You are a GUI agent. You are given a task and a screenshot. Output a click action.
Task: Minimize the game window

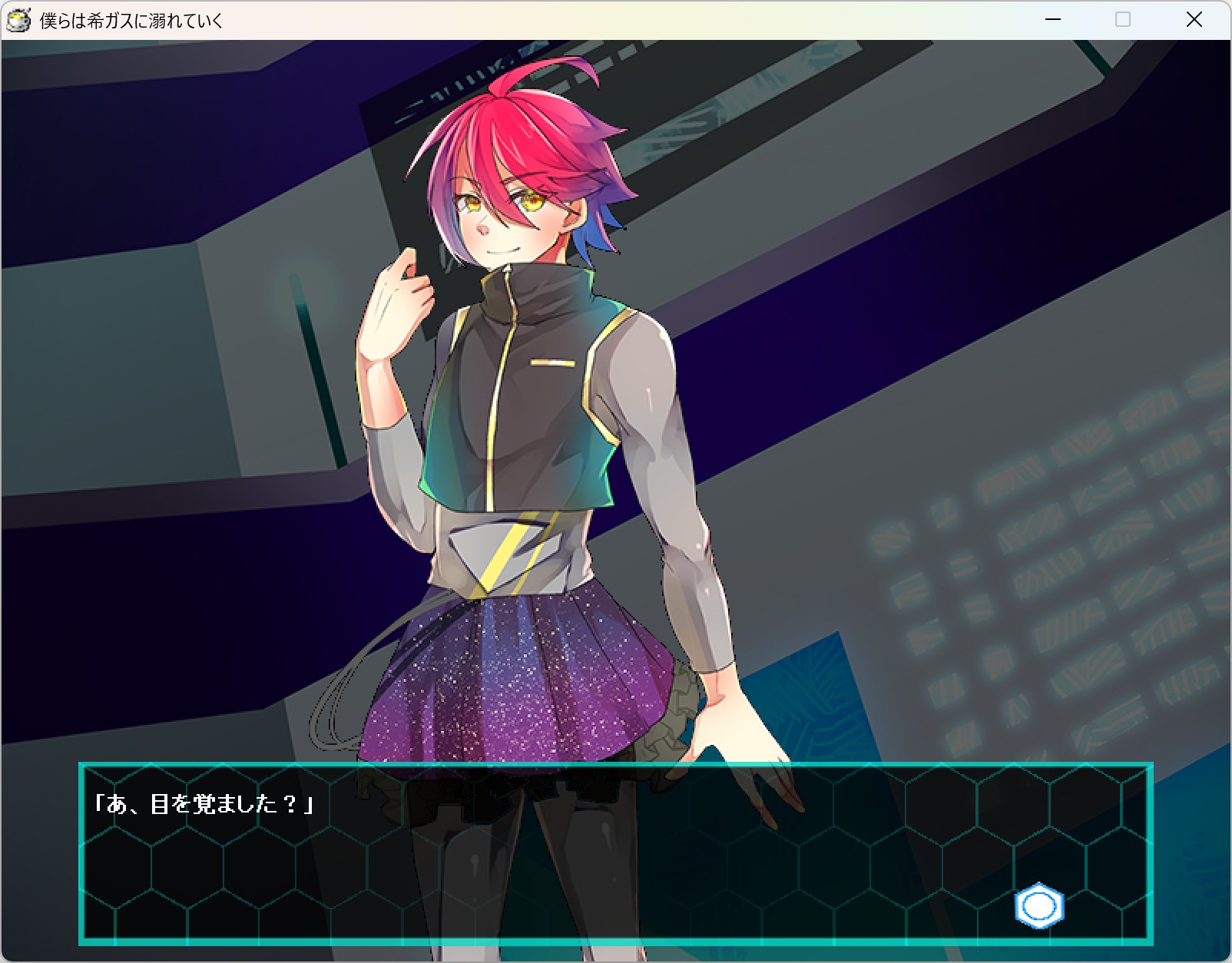pos(1053,20)
